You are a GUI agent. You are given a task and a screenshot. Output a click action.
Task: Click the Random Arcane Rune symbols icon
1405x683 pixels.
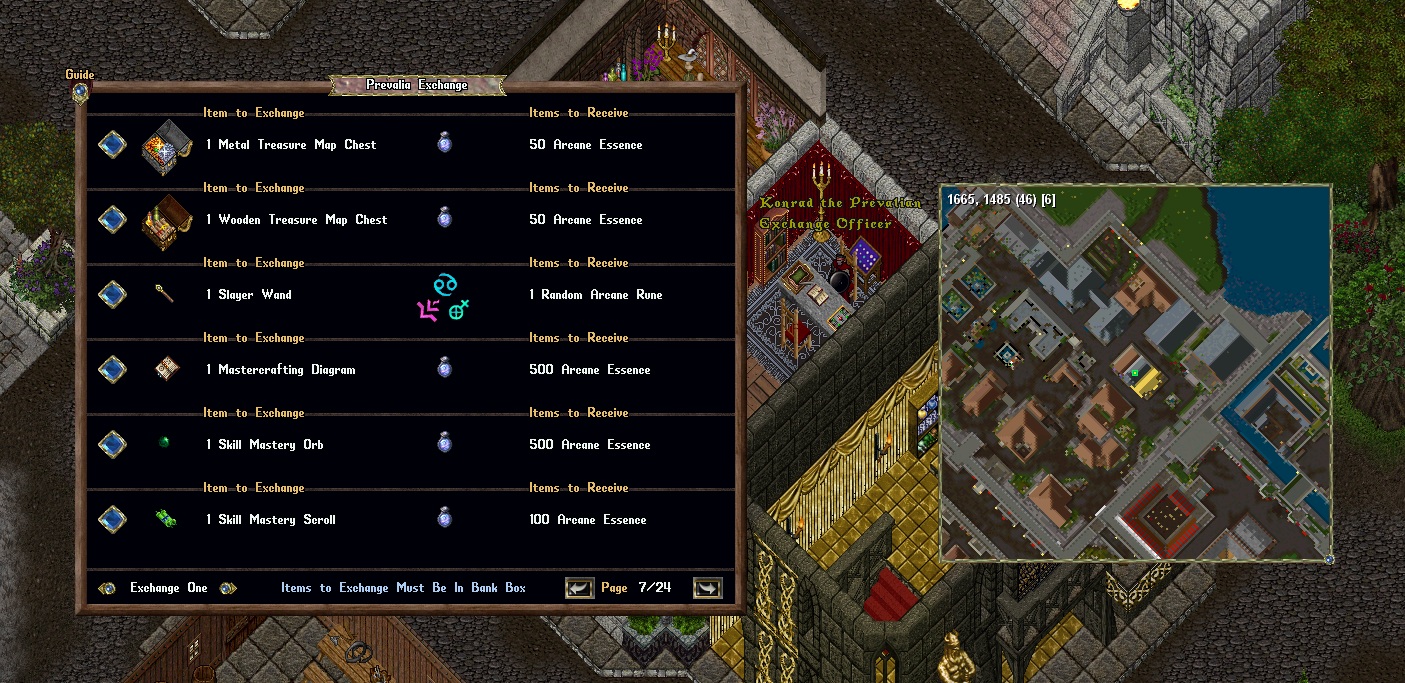point(443,298)
